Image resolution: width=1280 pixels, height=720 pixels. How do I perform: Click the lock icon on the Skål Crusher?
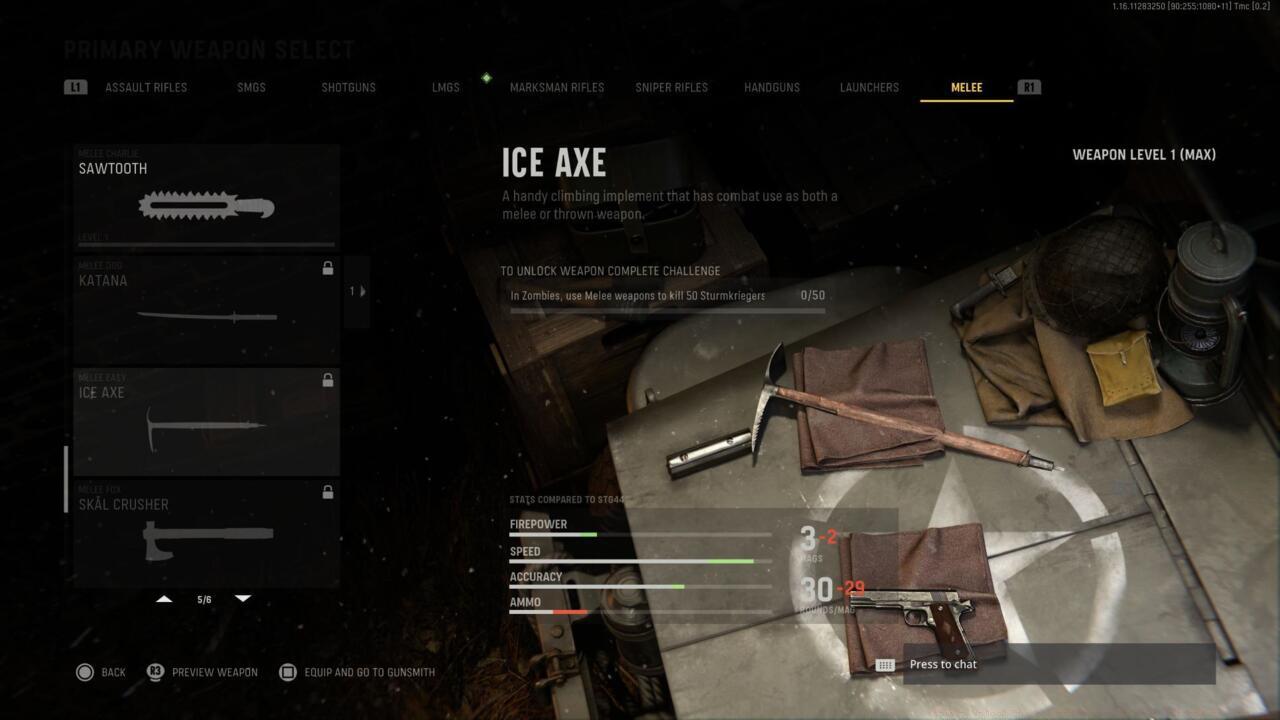click(x=328, y=492)
